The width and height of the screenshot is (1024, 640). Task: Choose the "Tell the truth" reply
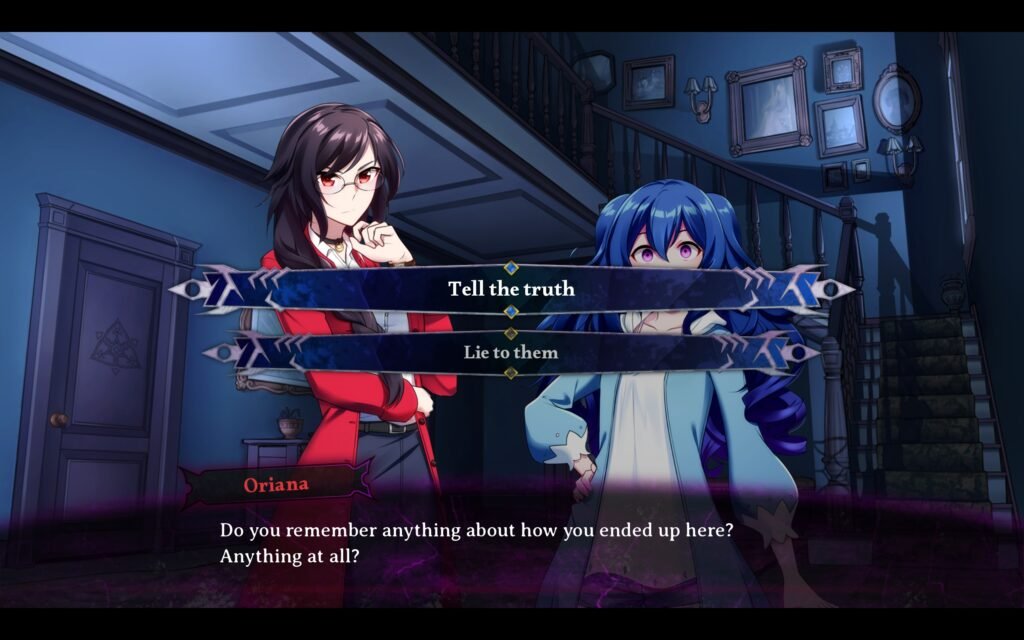(511, 289)
